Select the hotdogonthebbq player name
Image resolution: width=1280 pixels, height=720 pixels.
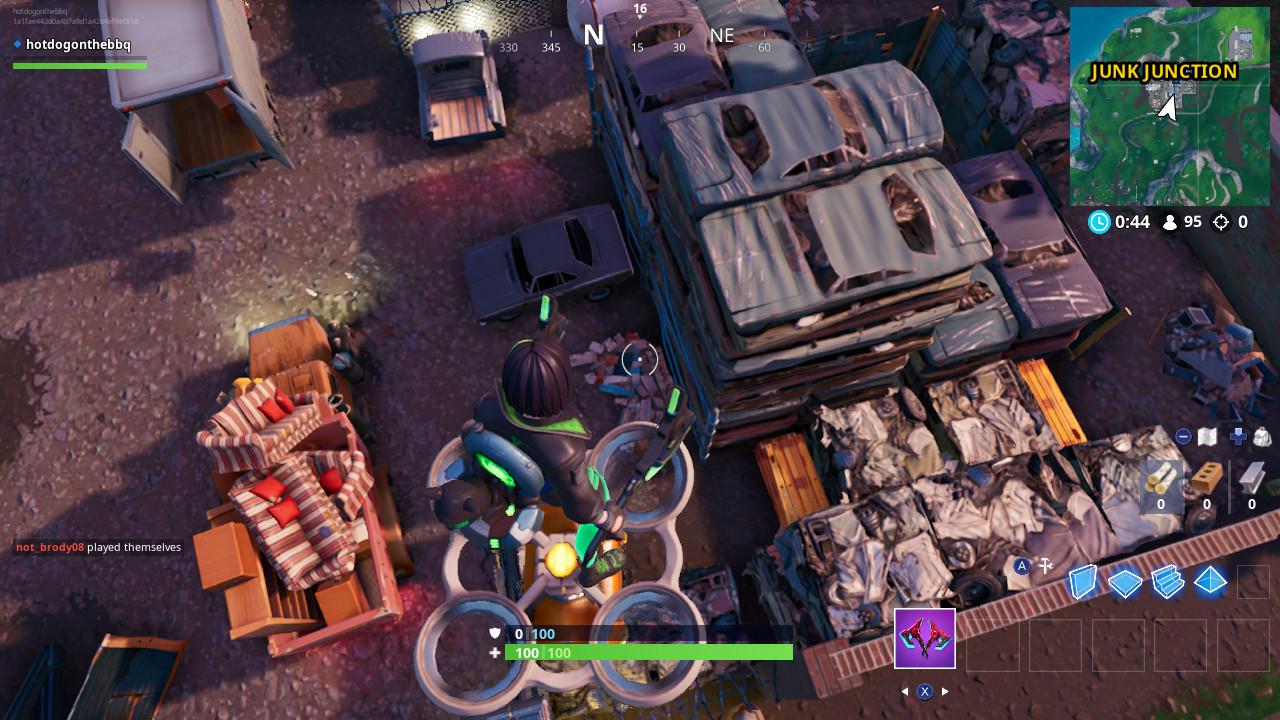79,44
